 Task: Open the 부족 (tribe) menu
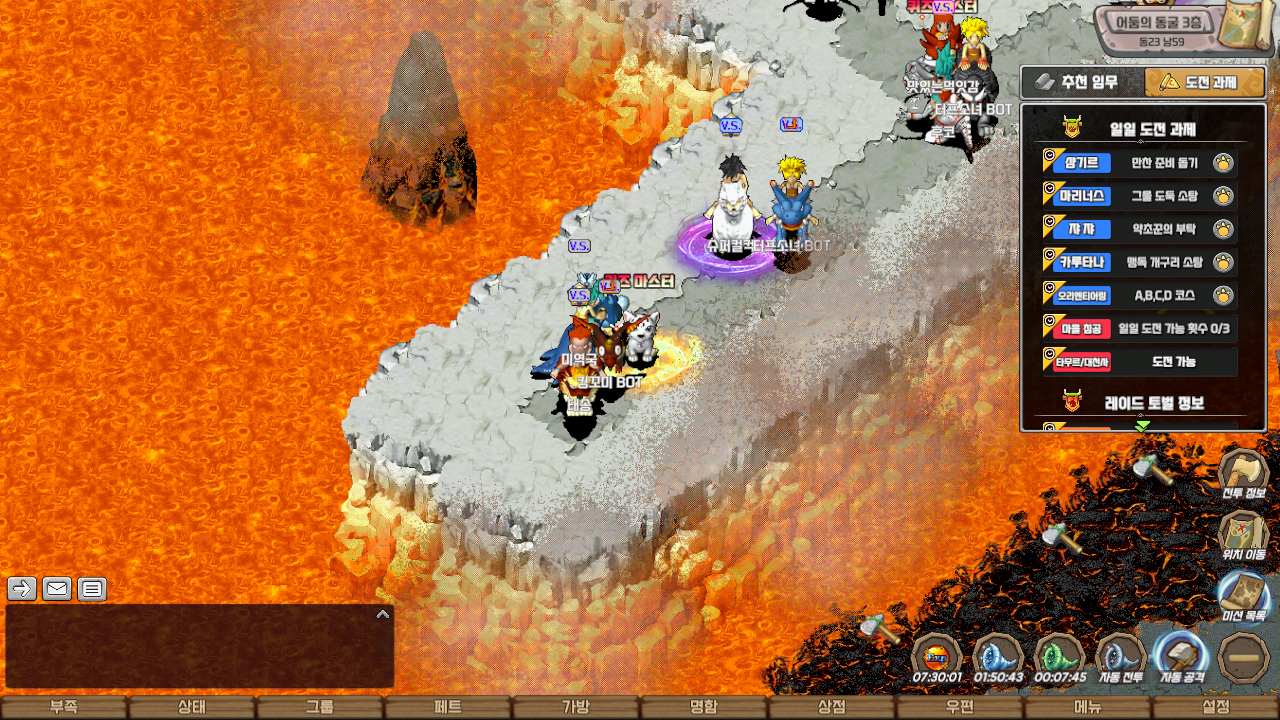(64, 707)
